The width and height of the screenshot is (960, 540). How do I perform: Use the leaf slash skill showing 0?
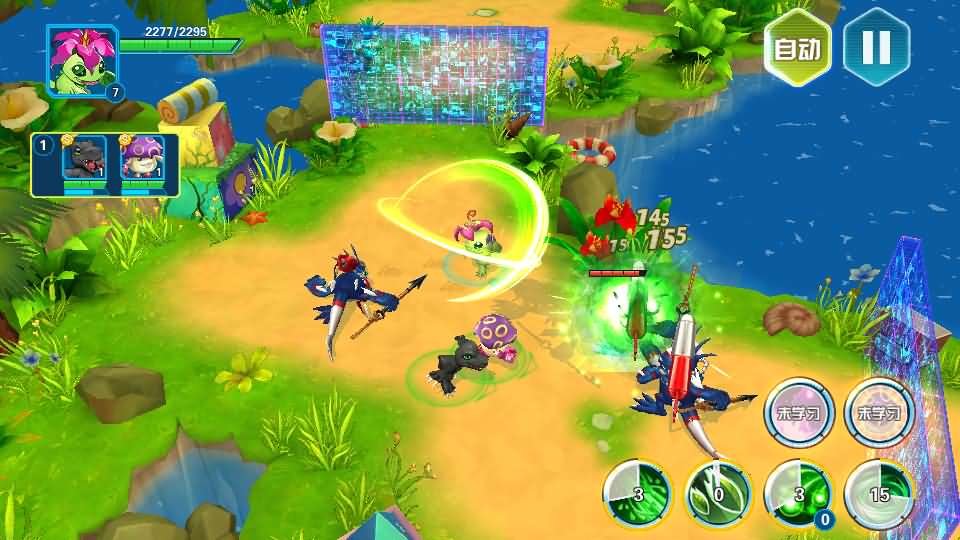click(718, 494)
